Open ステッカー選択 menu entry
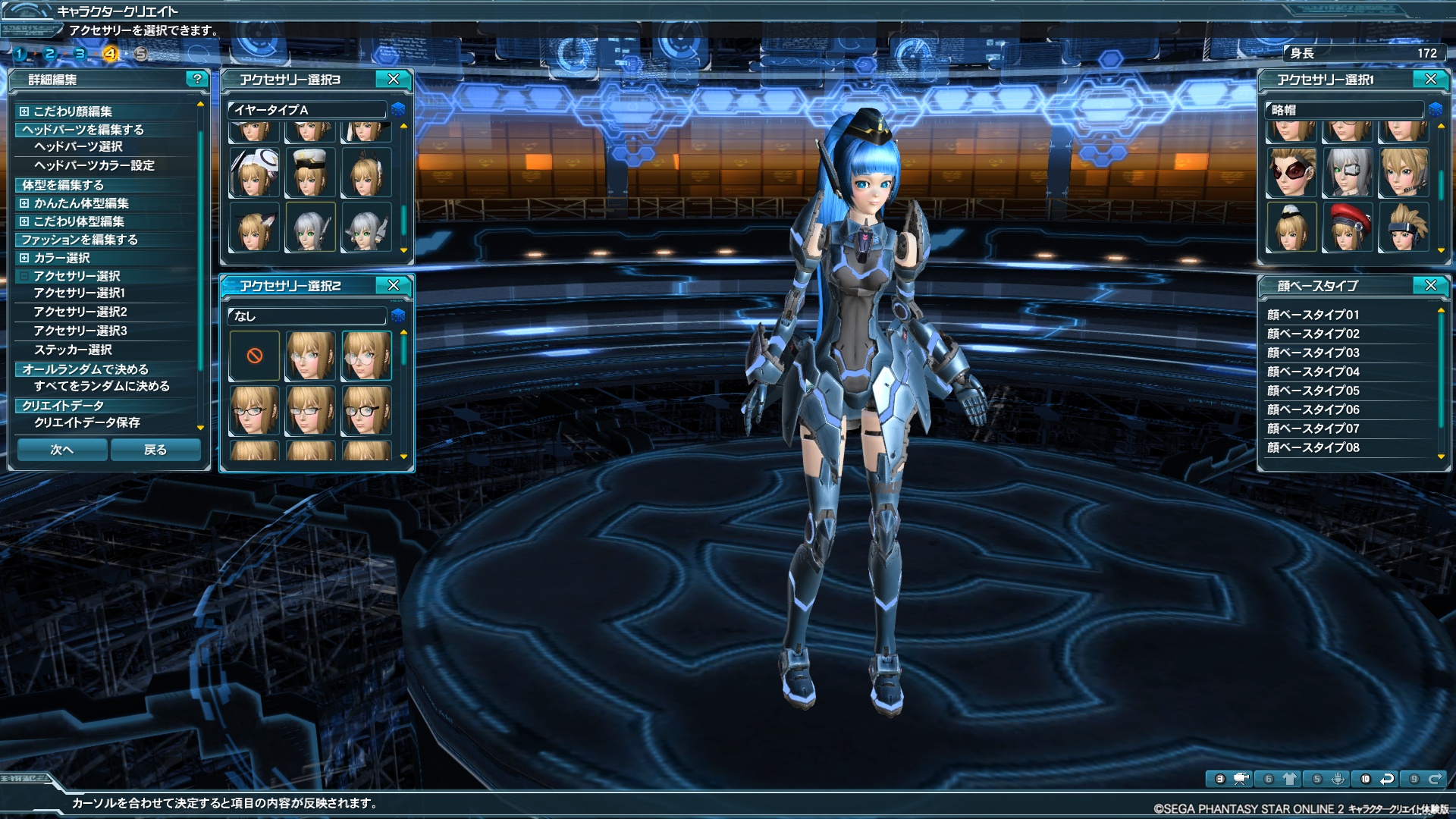Viewport: 1456px width, 819px height. 73,350
